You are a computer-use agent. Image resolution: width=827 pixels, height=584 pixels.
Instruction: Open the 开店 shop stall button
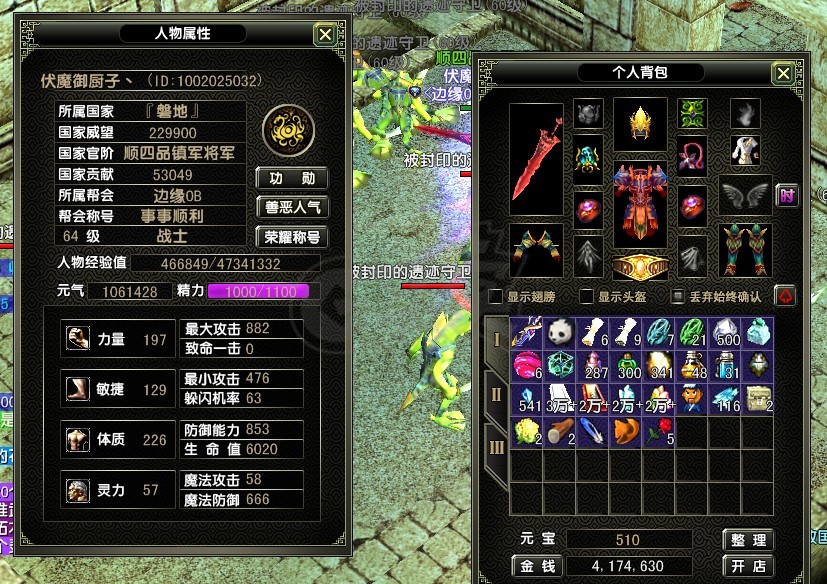748,567
